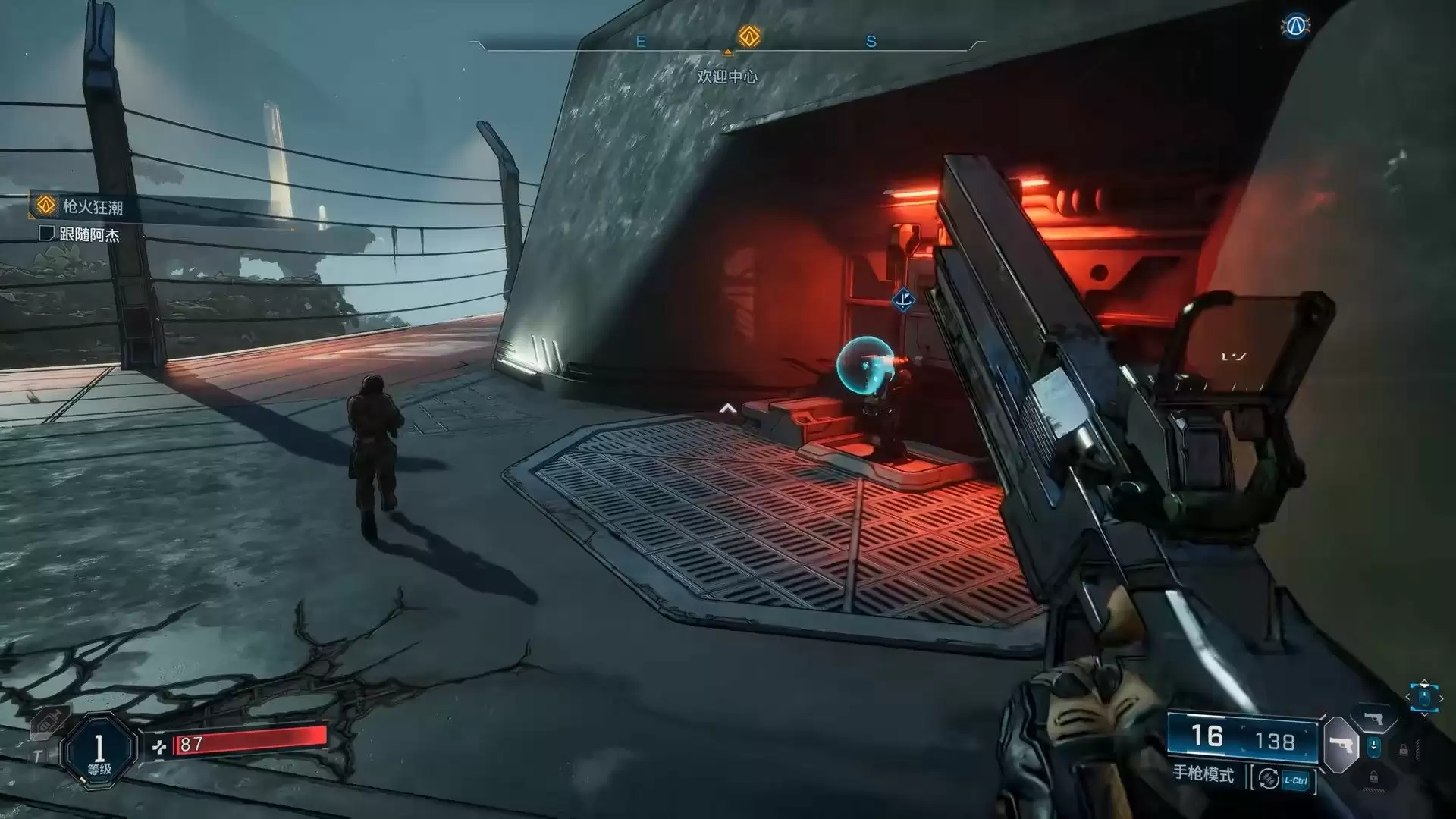The height and width of the screenshot is (819, 1456).
Task: Switch to the upper pistol weapon slot
Action: (x=1373, y=717)
